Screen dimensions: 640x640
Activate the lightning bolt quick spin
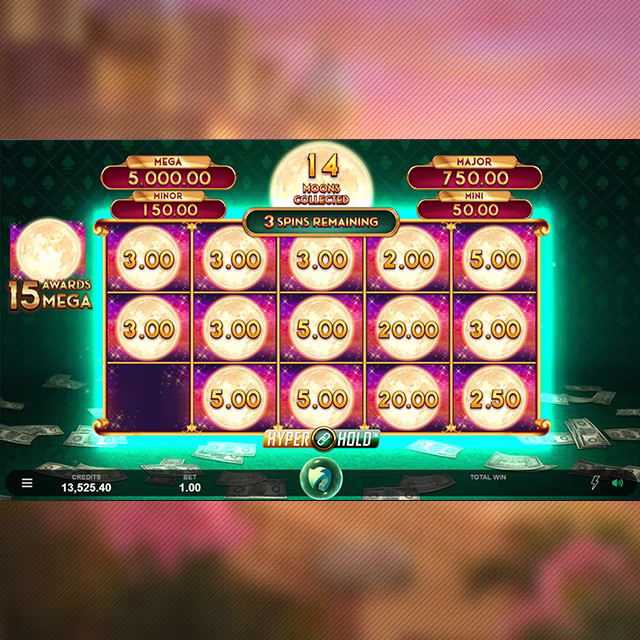pos(595,483)
